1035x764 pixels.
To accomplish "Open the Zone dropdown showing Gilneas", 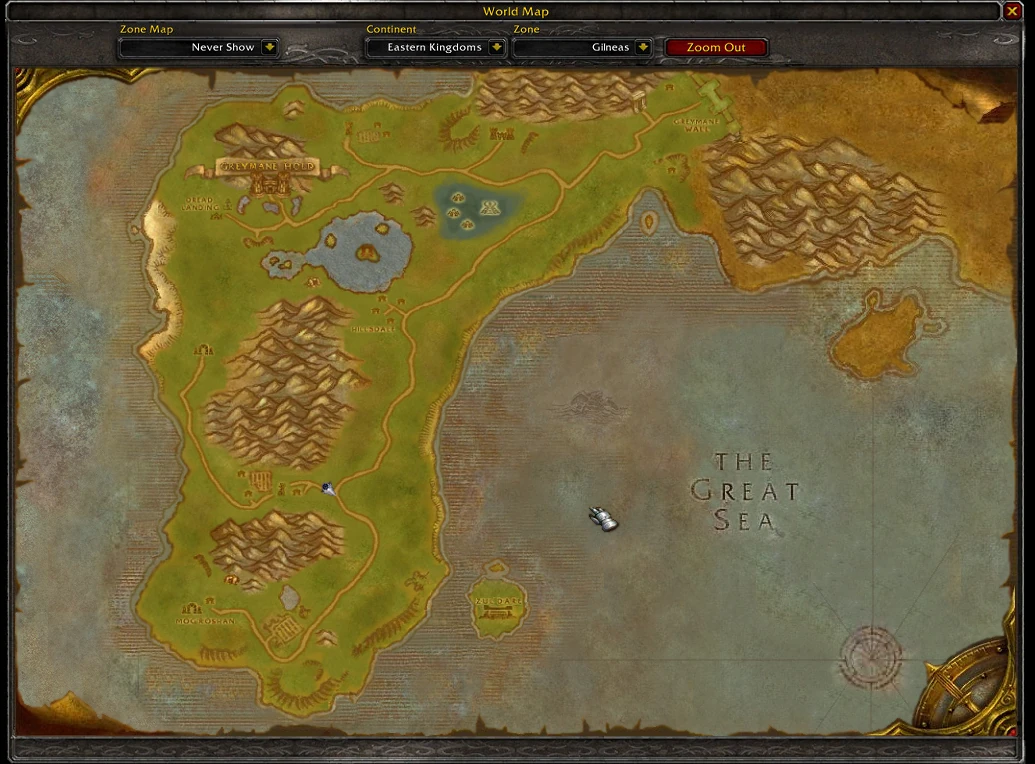I will (x=642, y=47).
